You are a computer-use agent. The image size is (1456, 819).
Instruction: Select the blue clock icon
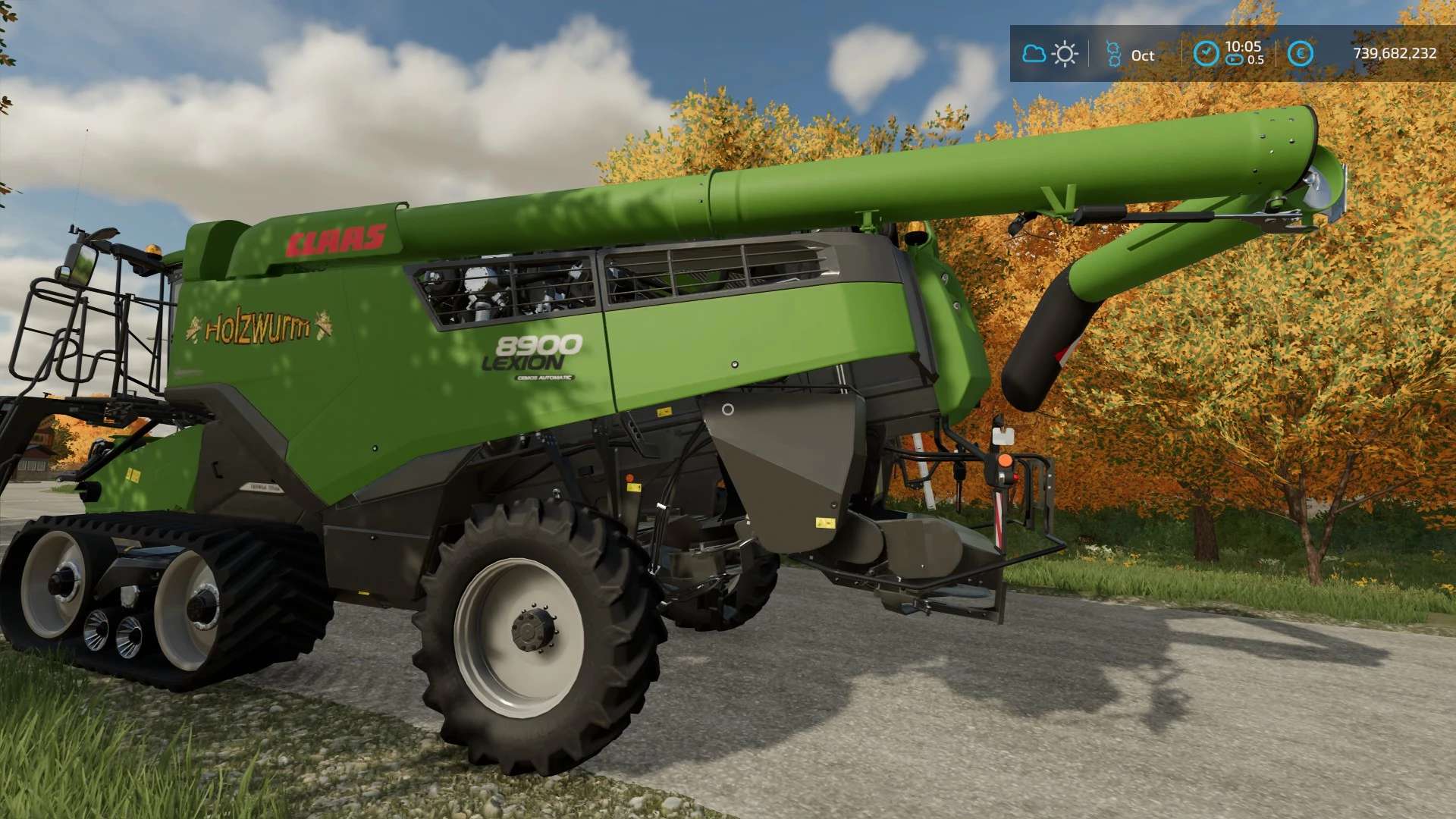click(x=1206, y=53)
